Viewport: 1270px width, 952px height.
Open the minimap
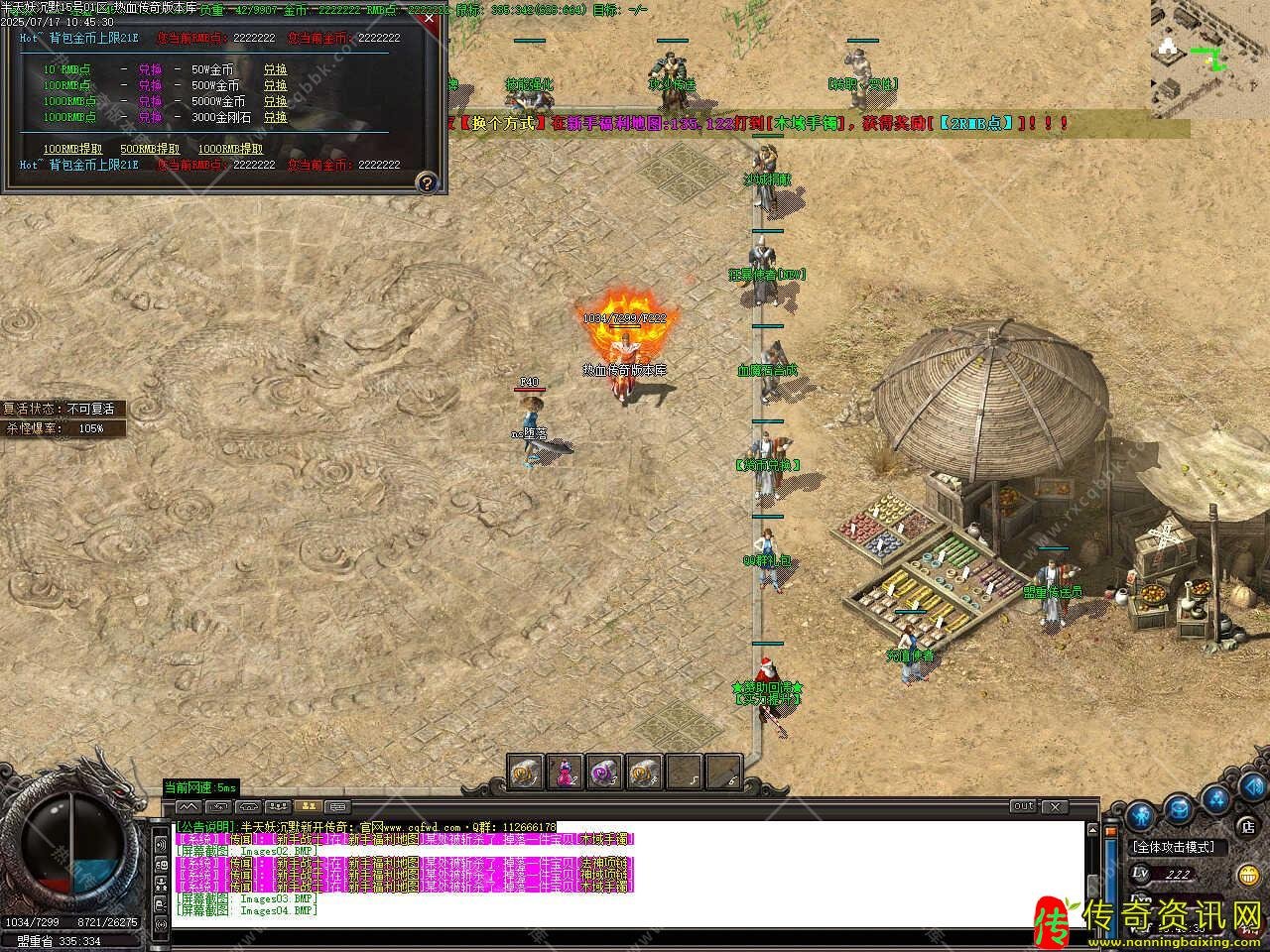(1209, 58)
